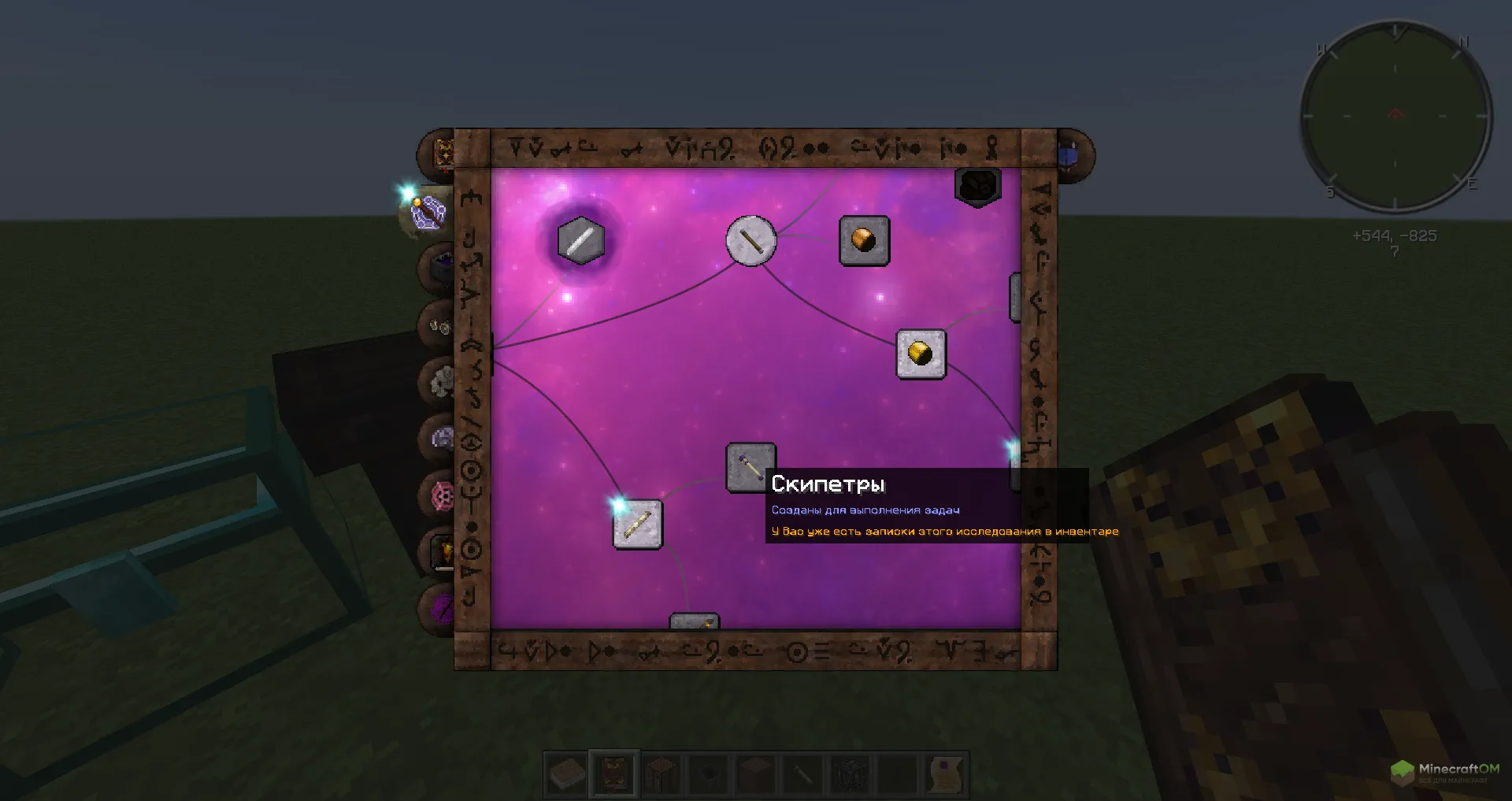This screenshot has width=1512, height=801.
Task: Select the brown book hotbar slot
Action: [x=567, y=773]
